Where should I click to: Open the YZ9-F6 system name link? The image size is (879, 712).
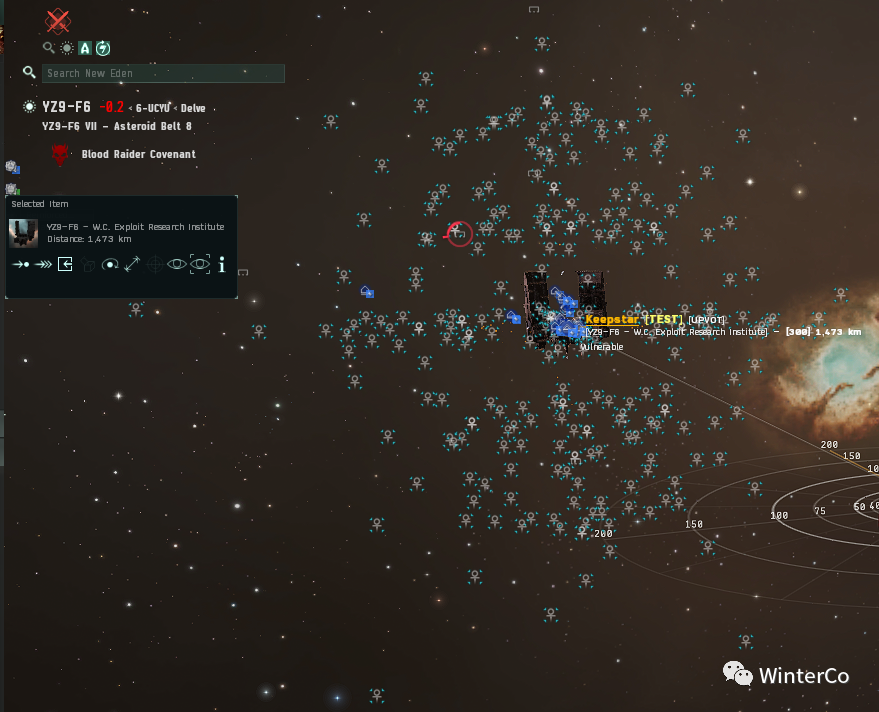click(66, 107)
